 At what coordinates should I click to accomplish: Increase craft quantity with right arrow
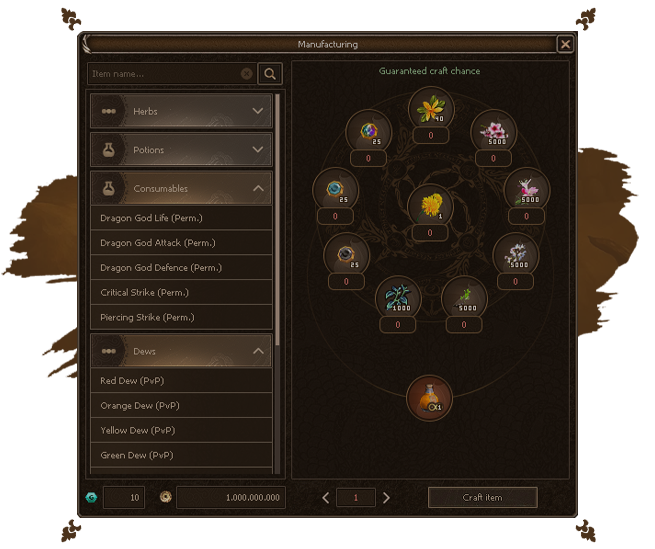[x=387, y=497]
